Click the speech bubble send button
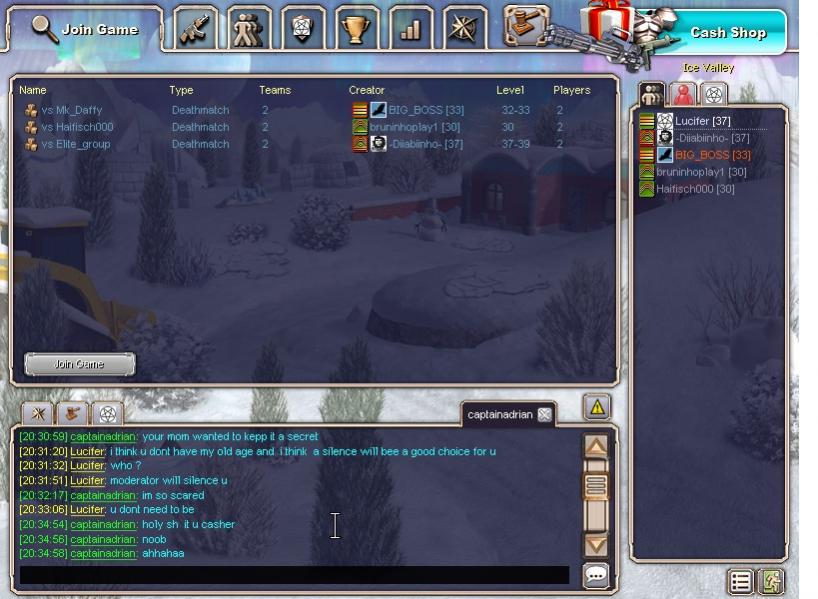This screenshot has height=599, width=818. coord(596,575)
